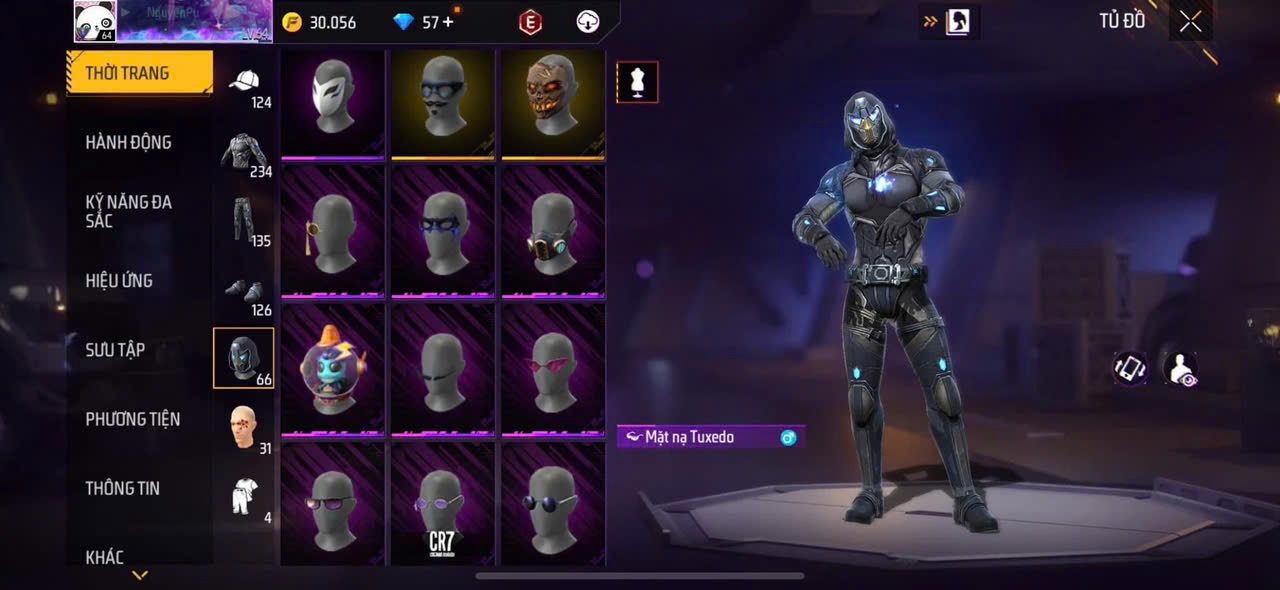Open the Sưu Tập collection section
Viewport: 1280px width, 590px height.
(115, 350)
